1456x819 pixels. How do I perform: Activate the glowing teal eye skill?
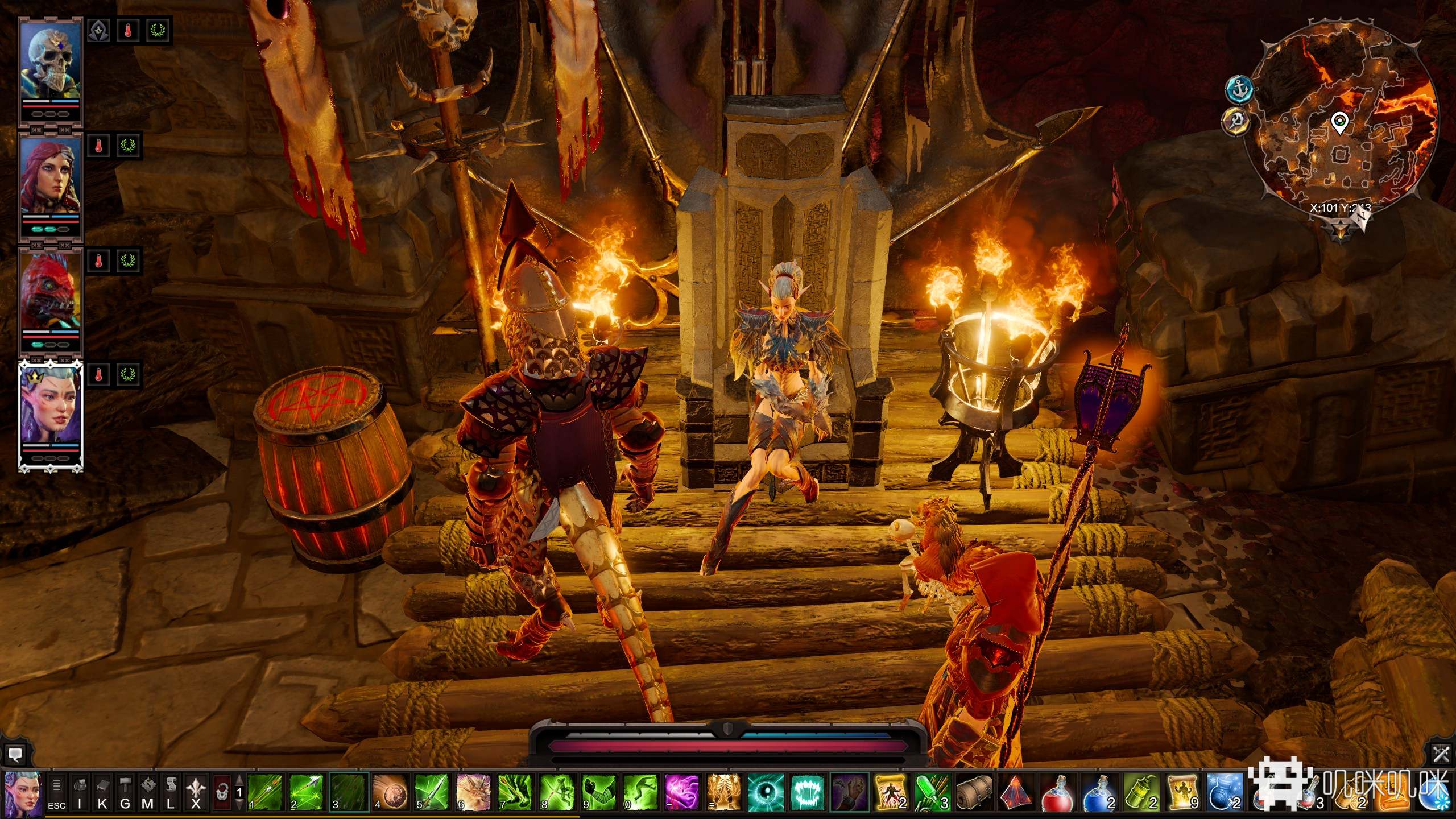(x=764, y=792)
